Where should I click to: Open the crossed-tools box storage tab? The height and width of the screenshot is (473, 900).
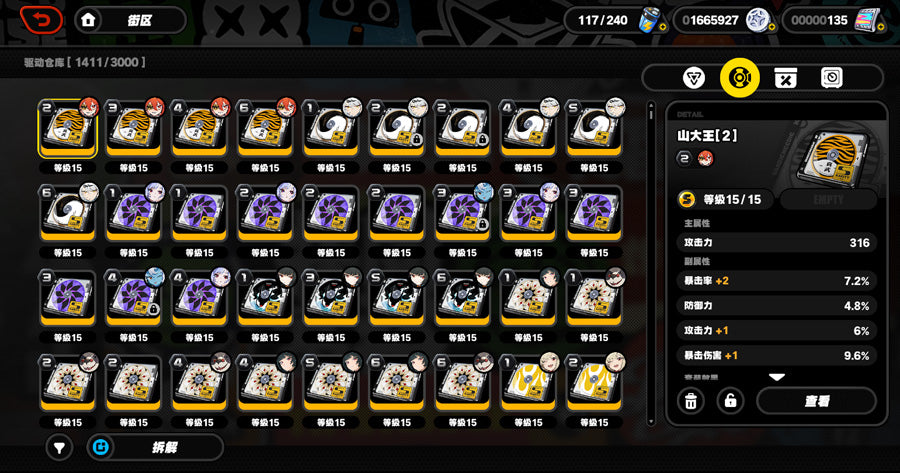786,78
